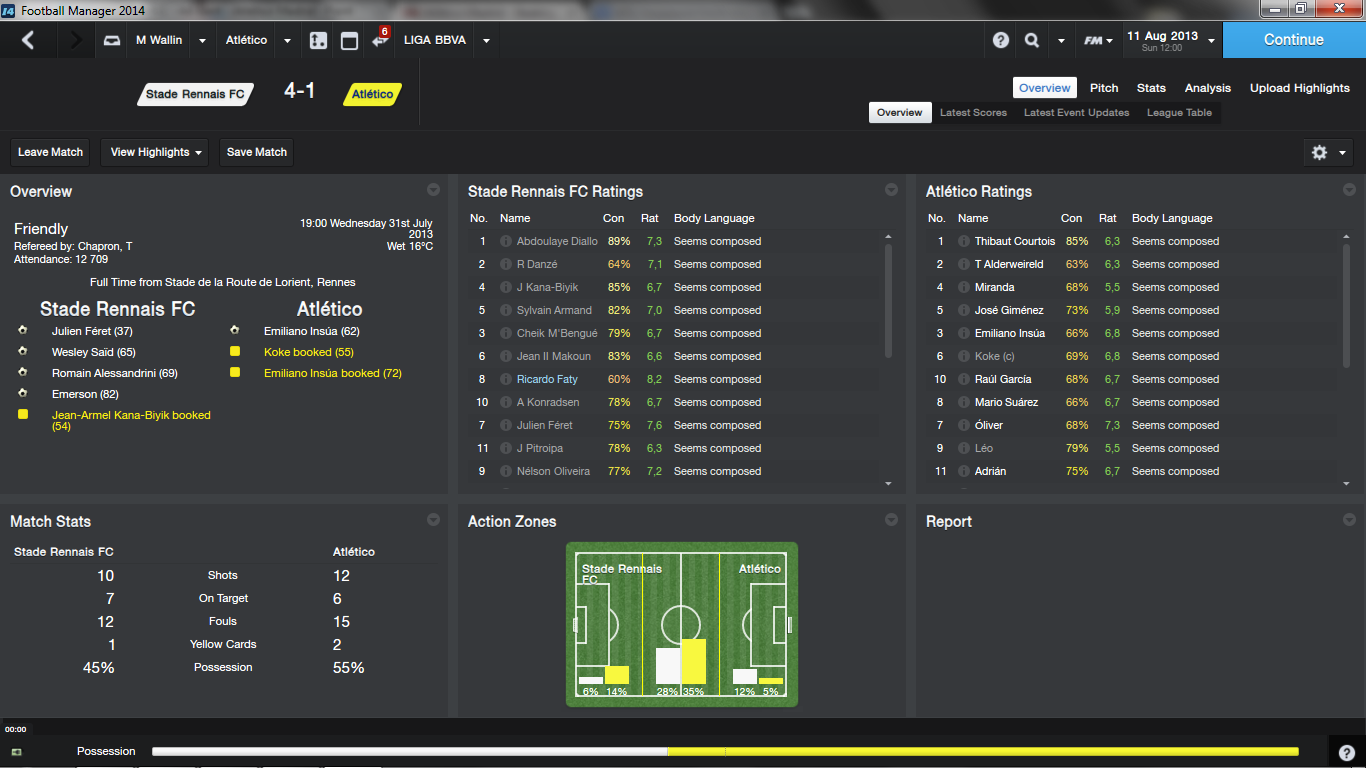Viewport: 1366px width, 768px height.
Task: Open the LIGA BBVA menu
Action: [x=446, y=40]
